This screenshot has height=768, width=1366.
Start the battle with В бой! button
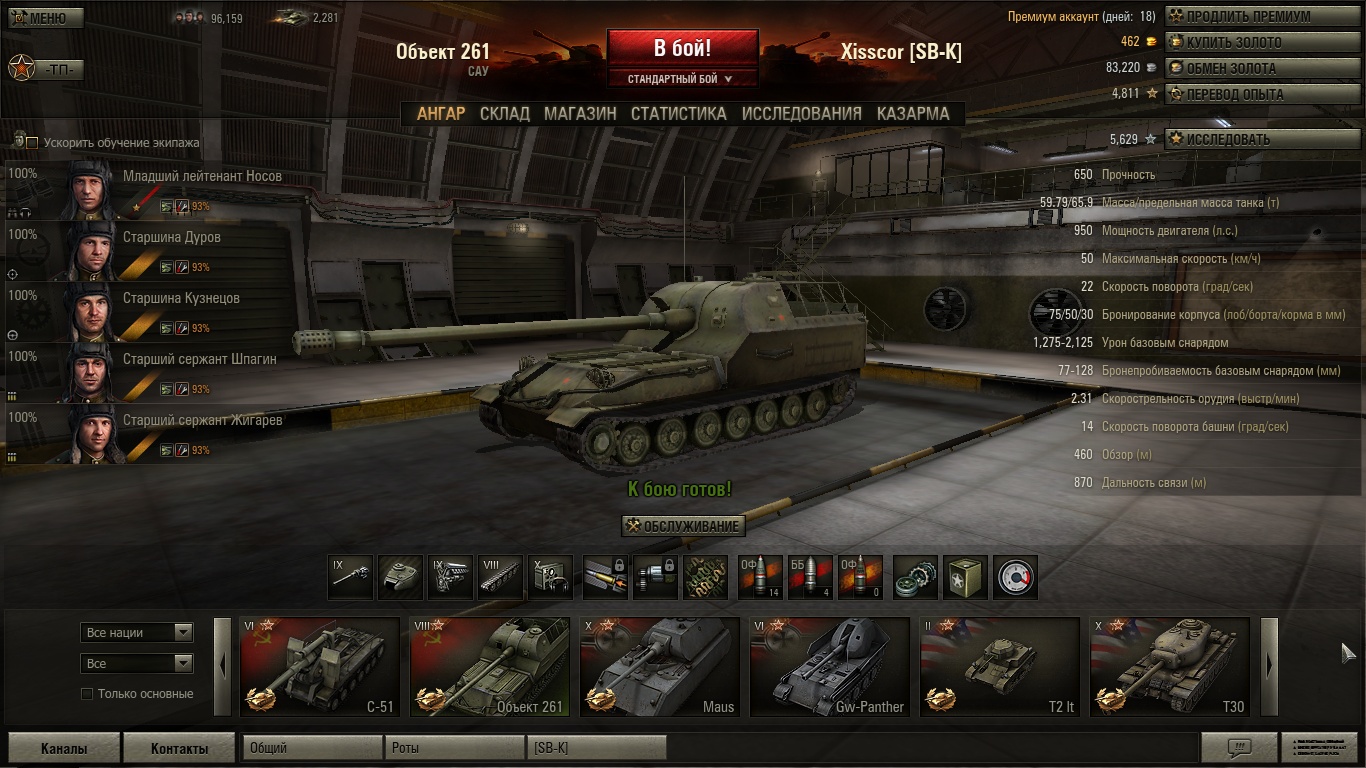682,48
